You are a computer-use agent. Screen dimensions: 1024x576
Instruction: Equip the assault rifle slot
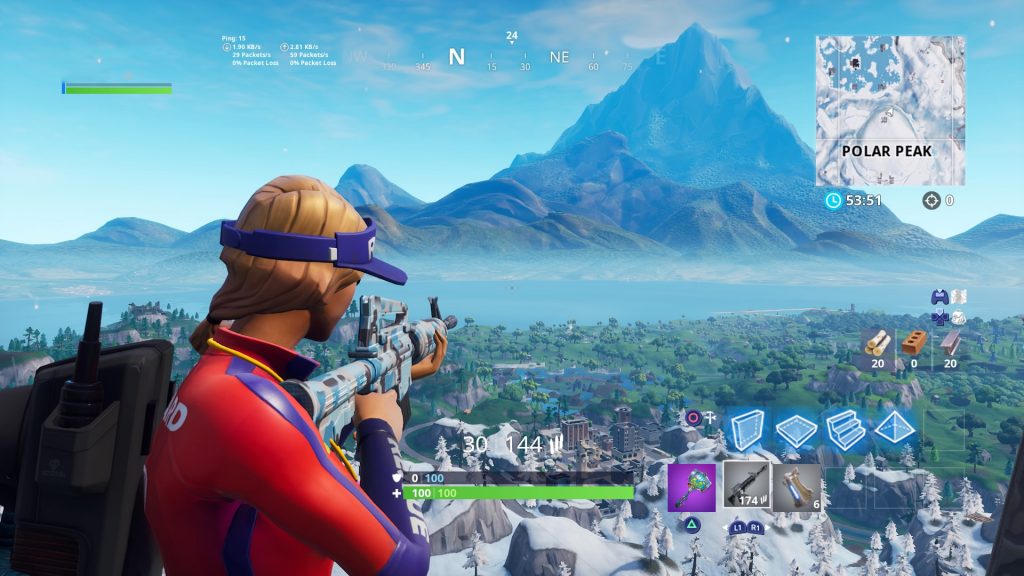[x=745, y=488]
